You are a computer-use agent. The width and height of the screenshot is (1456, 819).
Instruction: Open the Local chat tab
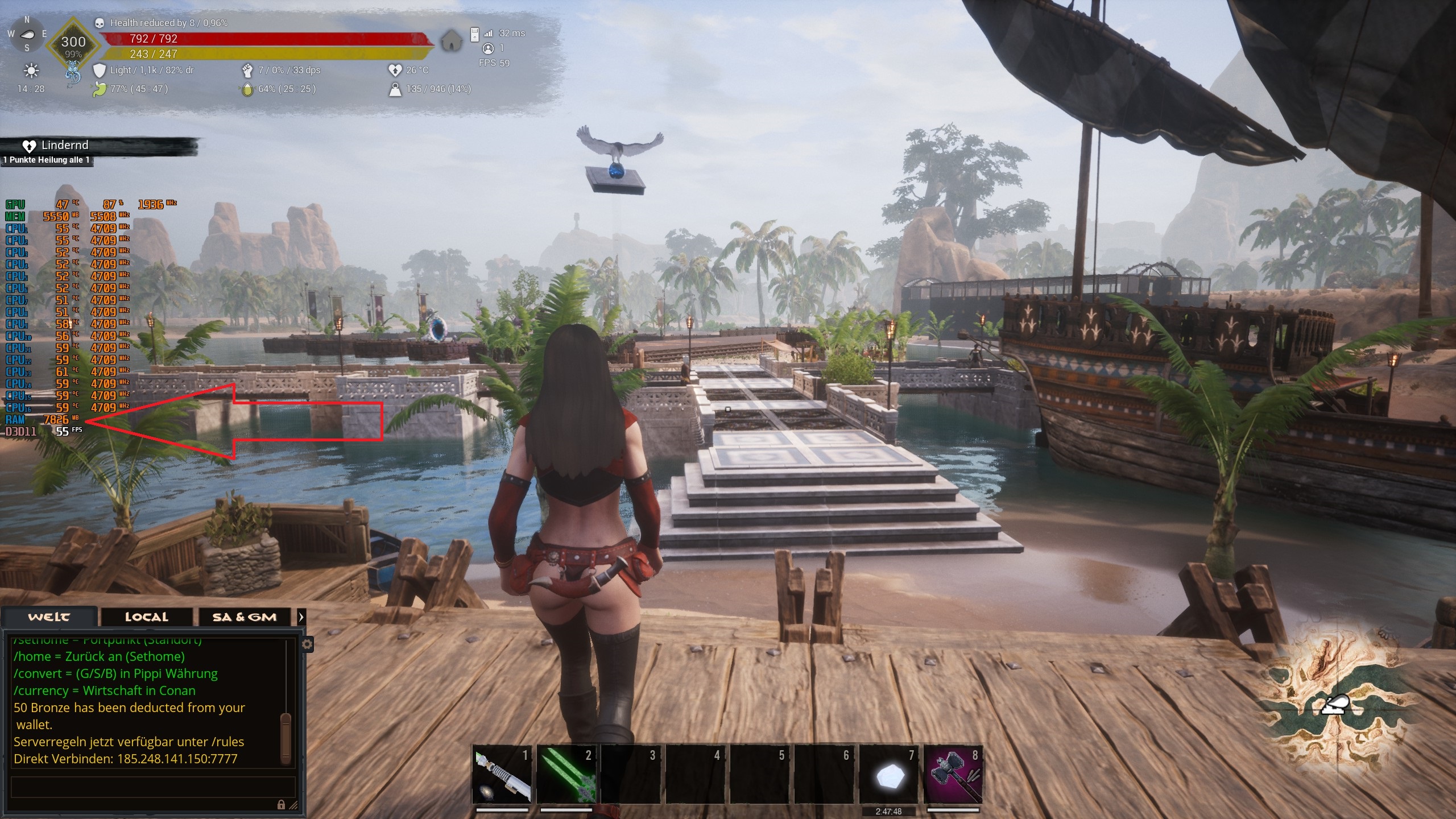pyautogui.click(x=146, y=617)
